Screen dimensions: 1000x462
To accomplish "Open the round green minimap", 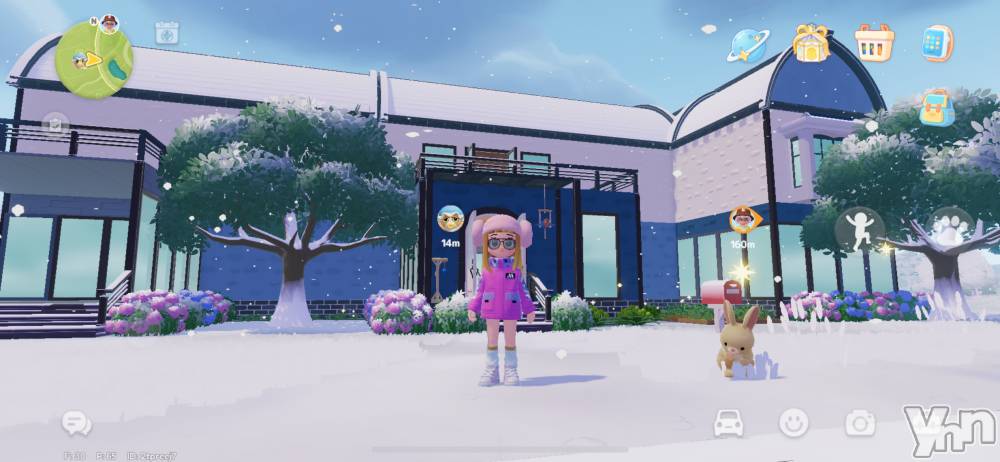I will (93, 58).
